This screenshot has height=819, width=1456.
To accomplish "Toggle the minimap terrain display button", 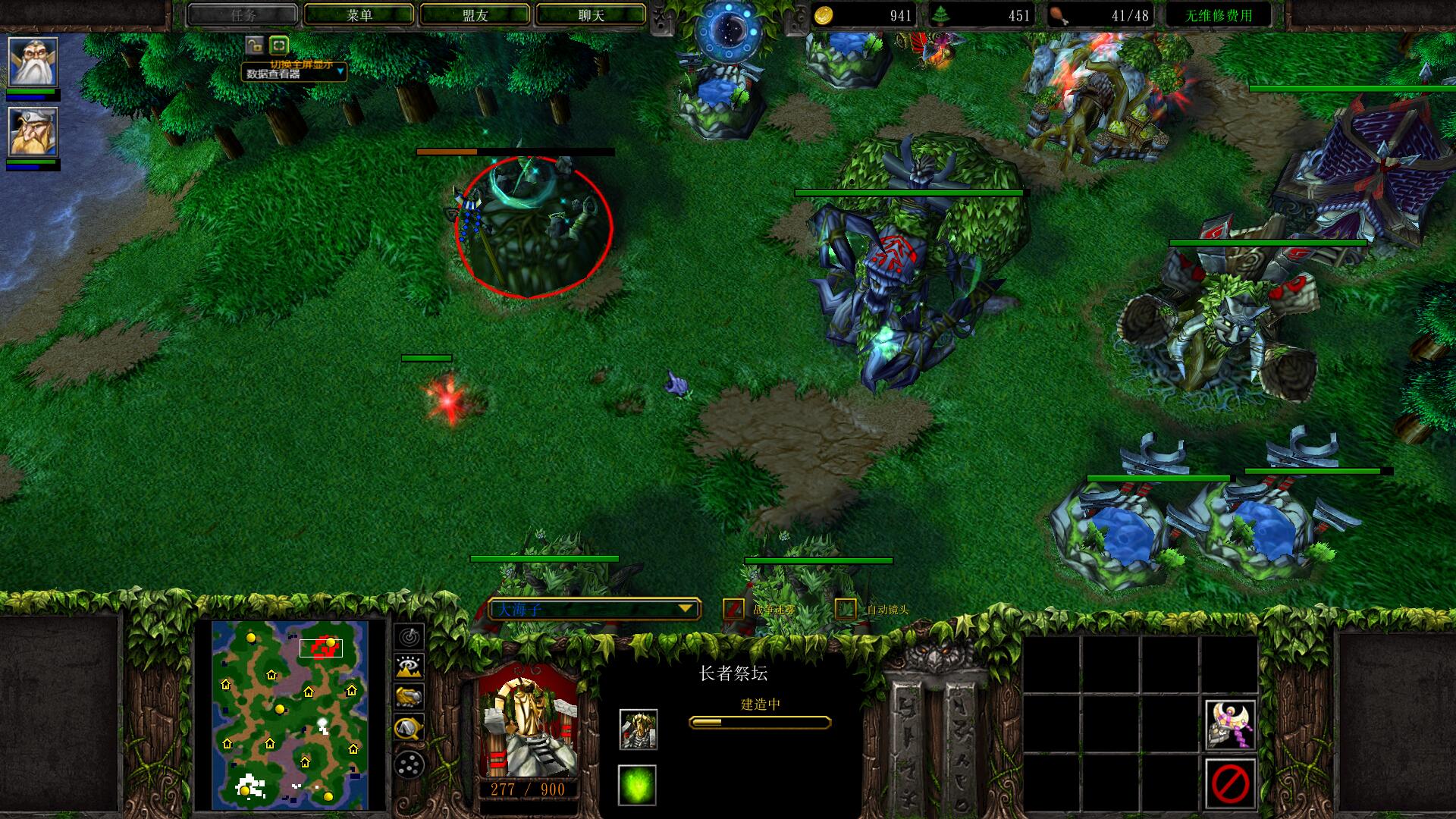I will click(x=409, y=667).
